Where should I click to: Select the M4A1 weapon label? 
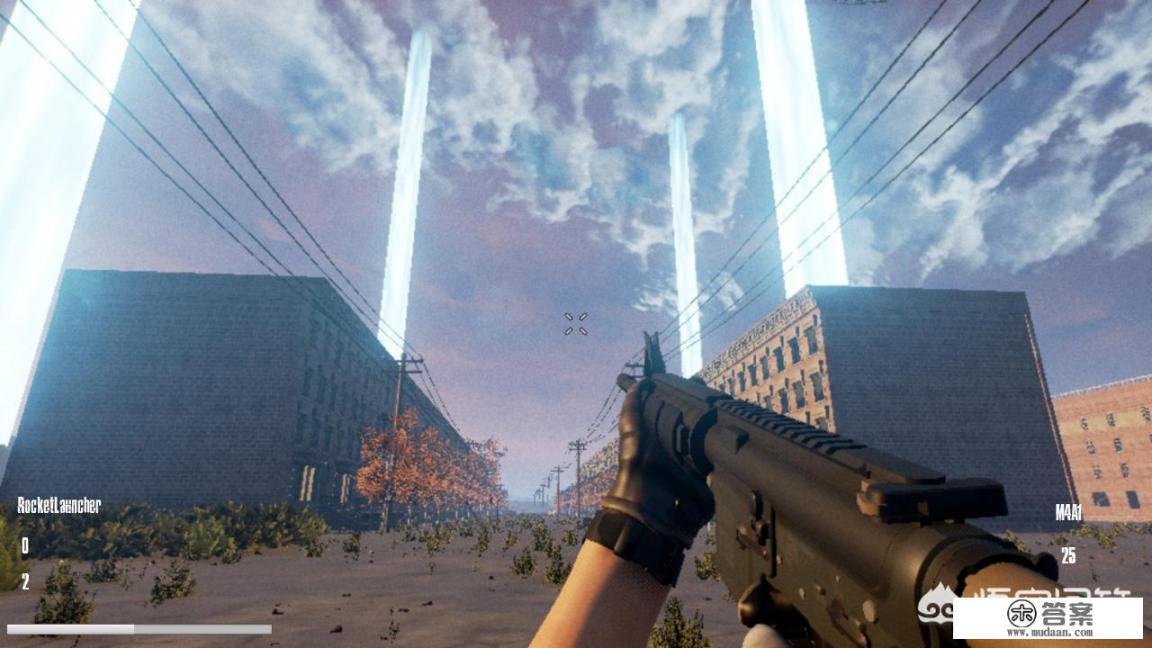coord(1068,514)
